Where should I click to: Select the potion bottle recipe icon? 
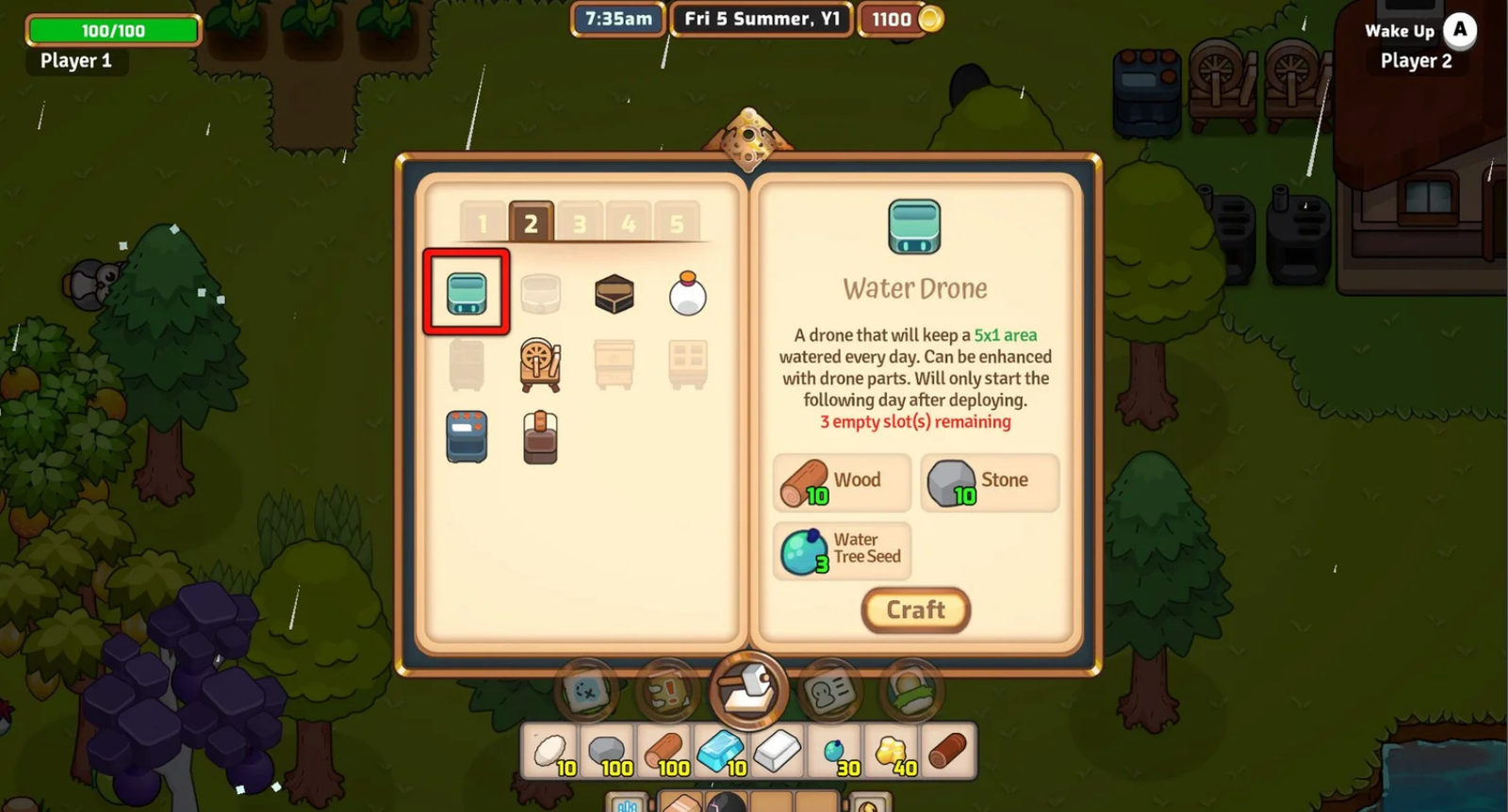click(x=687, y=293)
